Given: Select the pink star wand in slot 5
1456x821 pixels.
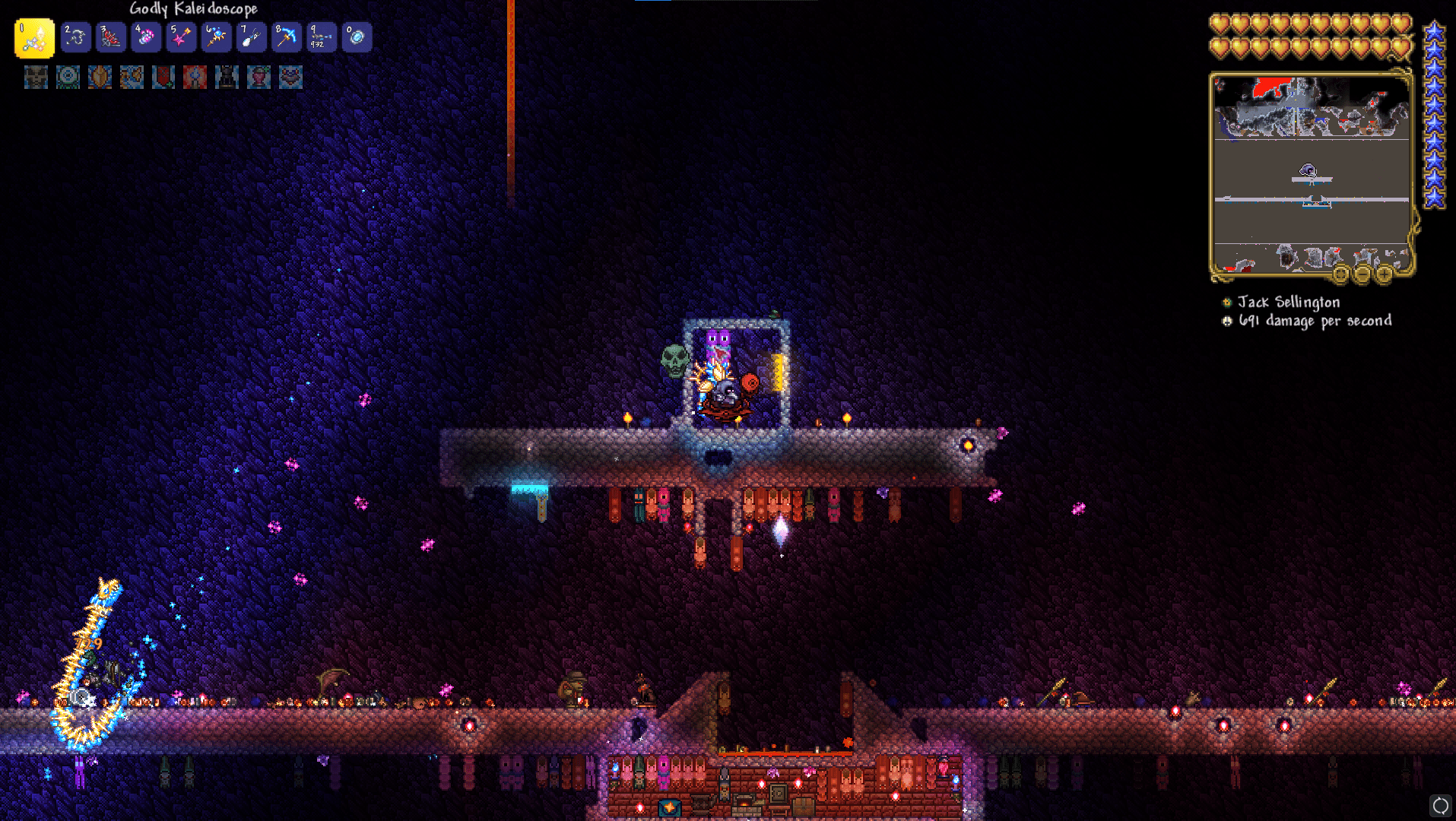Looking at the screenshot, I should click(x=181, y=37).
